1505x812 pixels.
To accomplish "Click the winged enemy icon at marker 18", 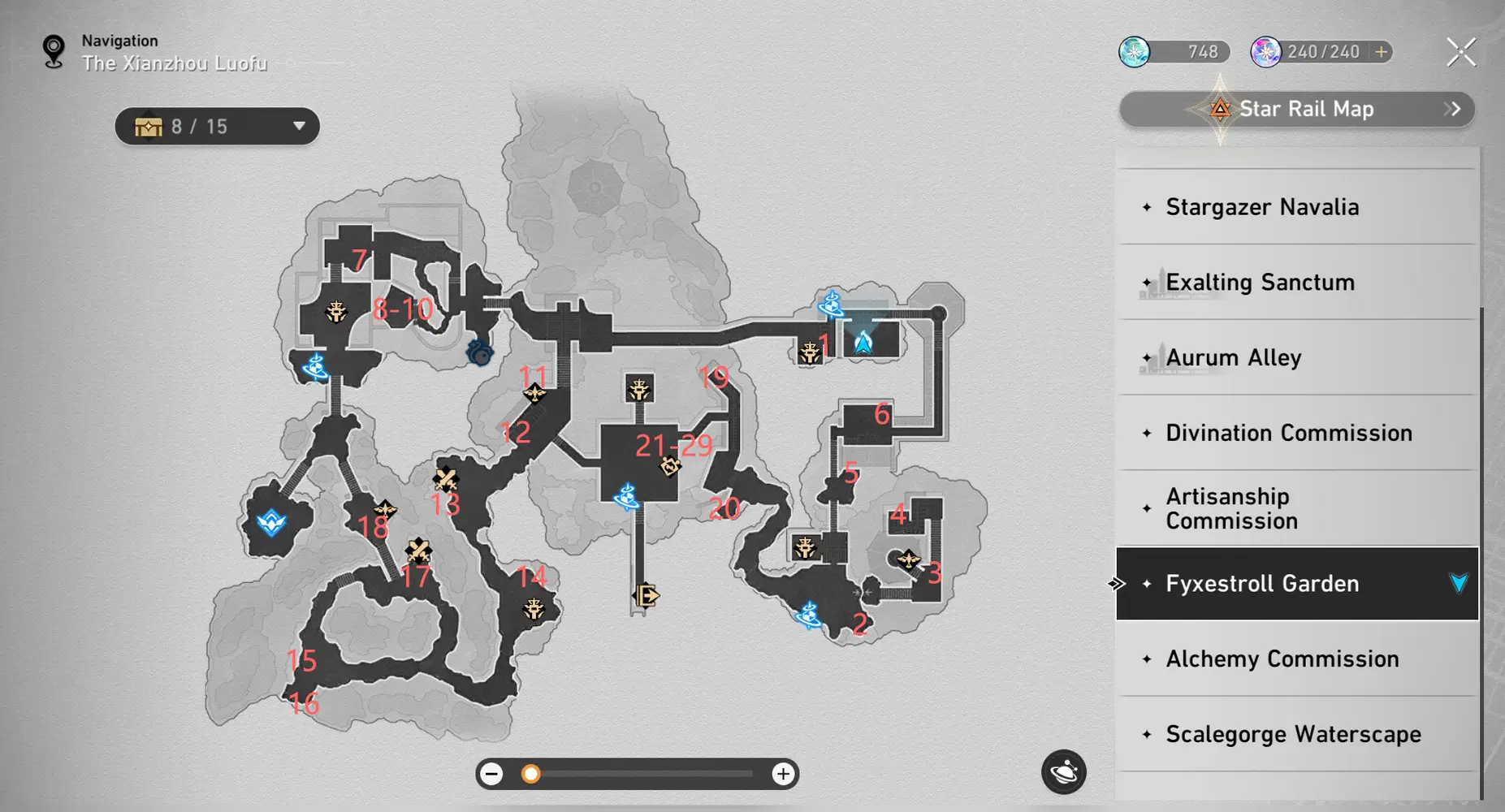I will tap(384, 509).
